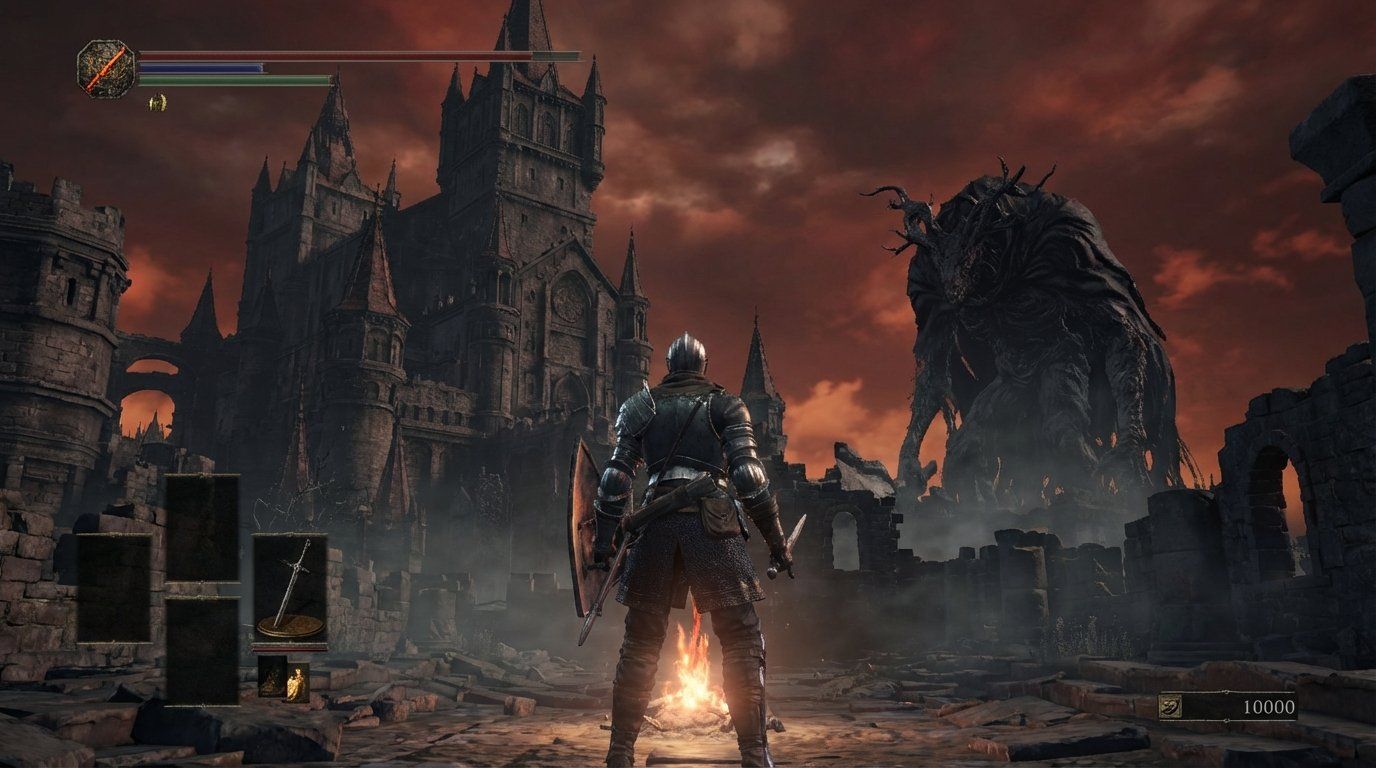Click the gold coin base under the sword
Screen dimensions: 1376x768
290,625
